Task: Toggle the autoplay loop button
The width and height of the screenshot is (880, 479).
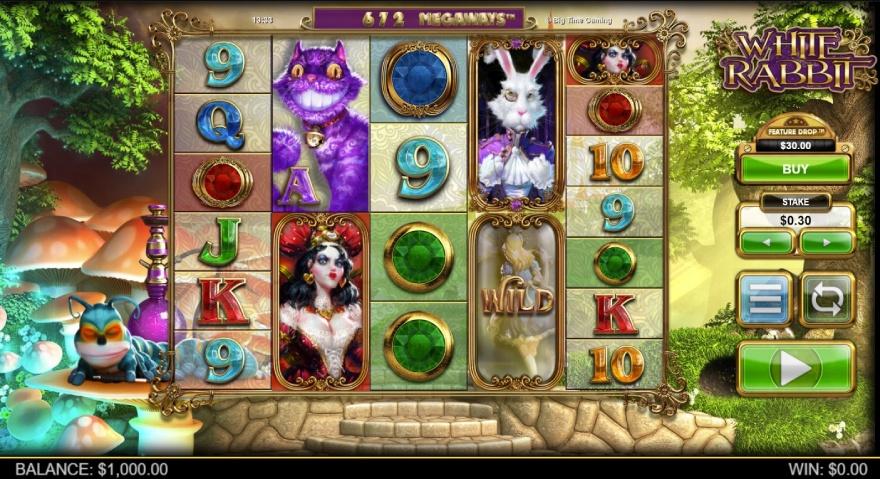Action: click(827, 298)
